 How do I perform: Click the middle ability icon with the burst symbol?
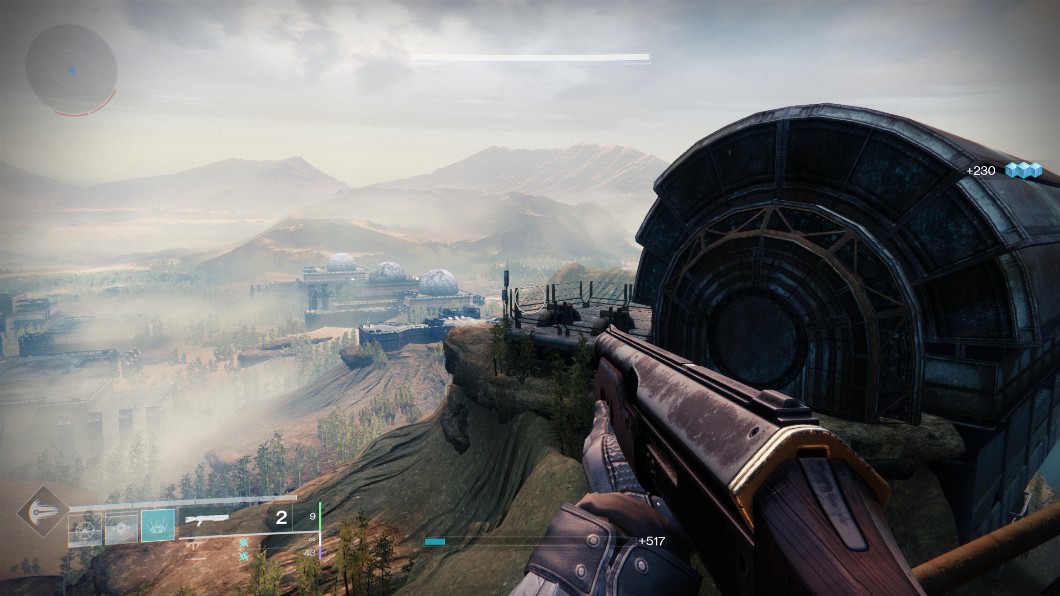point(121,527)
